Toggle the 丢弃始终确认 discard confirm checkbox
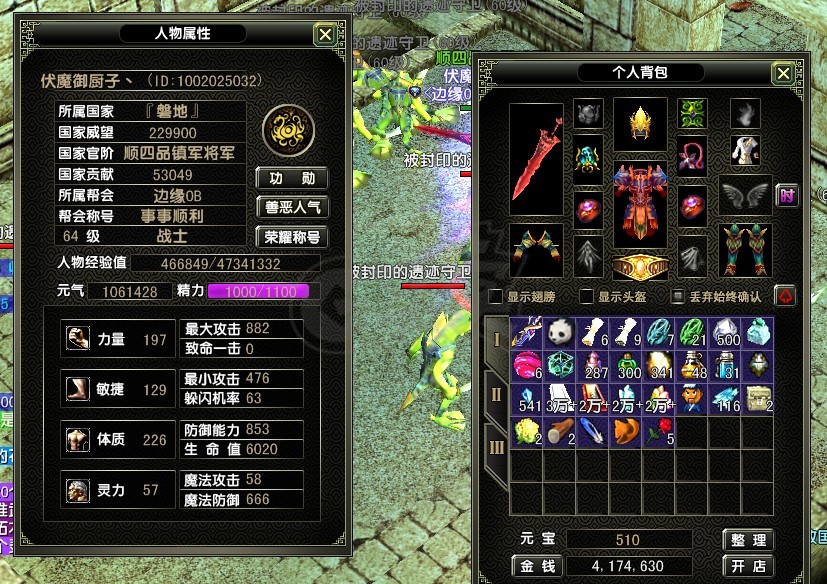The width and height of the screenshot is (827, 584). click(x=679, y=296)
